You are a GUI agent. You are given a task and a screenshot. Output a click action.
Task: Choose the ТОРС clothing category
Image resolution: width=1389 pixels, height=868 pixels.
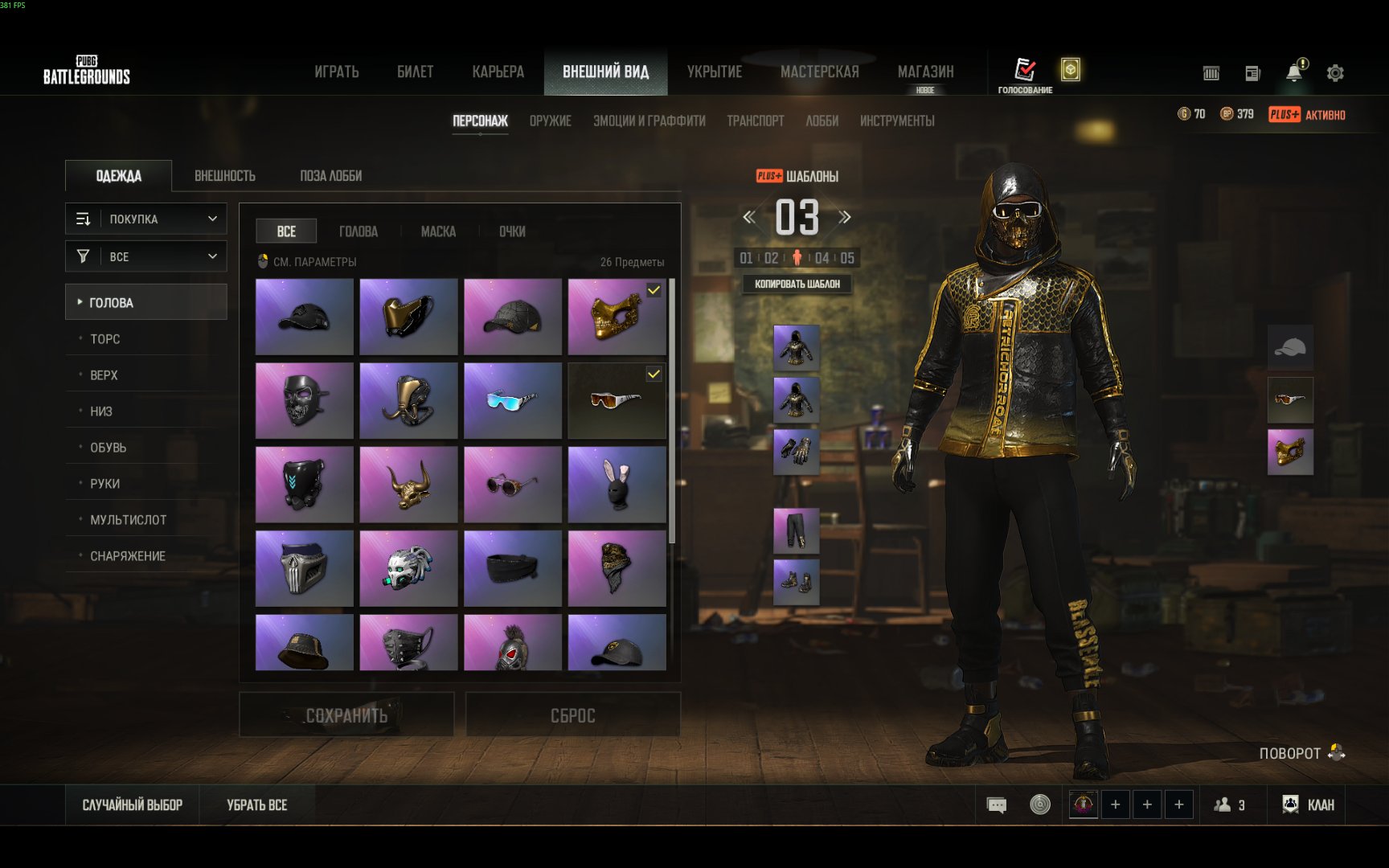pyautogui.click(x=105, y=339)
